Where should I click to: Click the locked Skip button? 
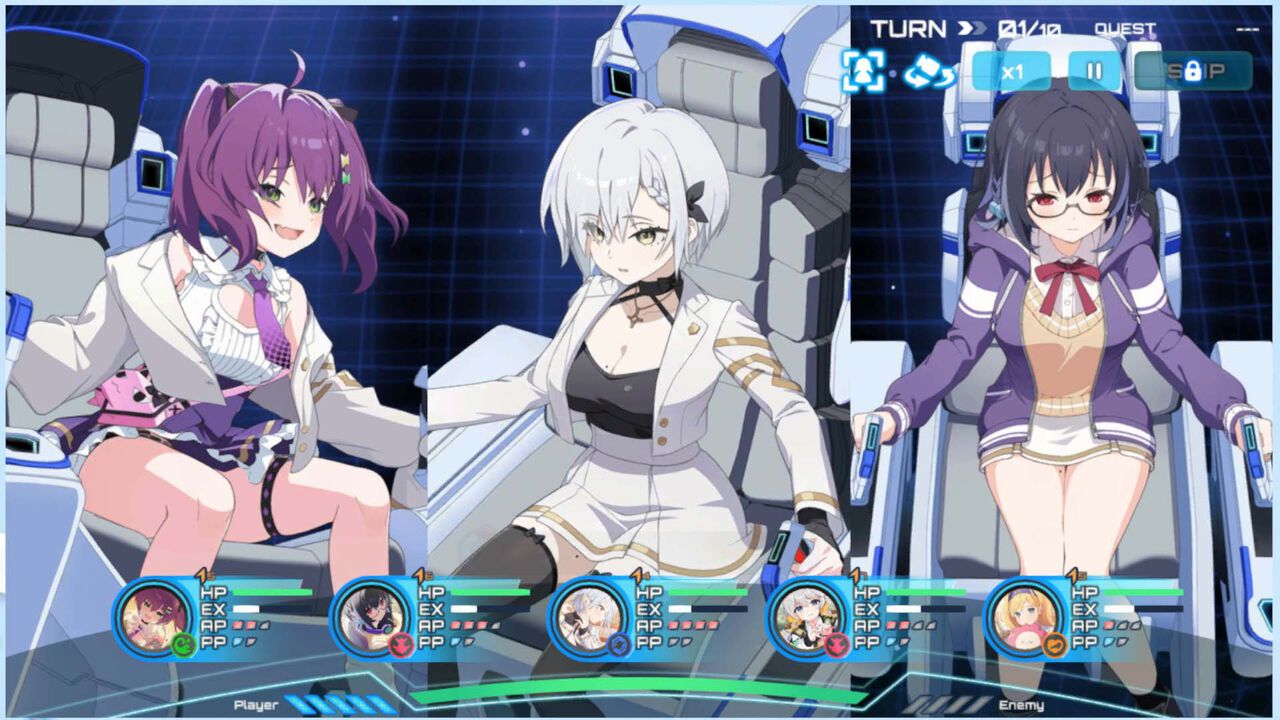click(1193, 71)
